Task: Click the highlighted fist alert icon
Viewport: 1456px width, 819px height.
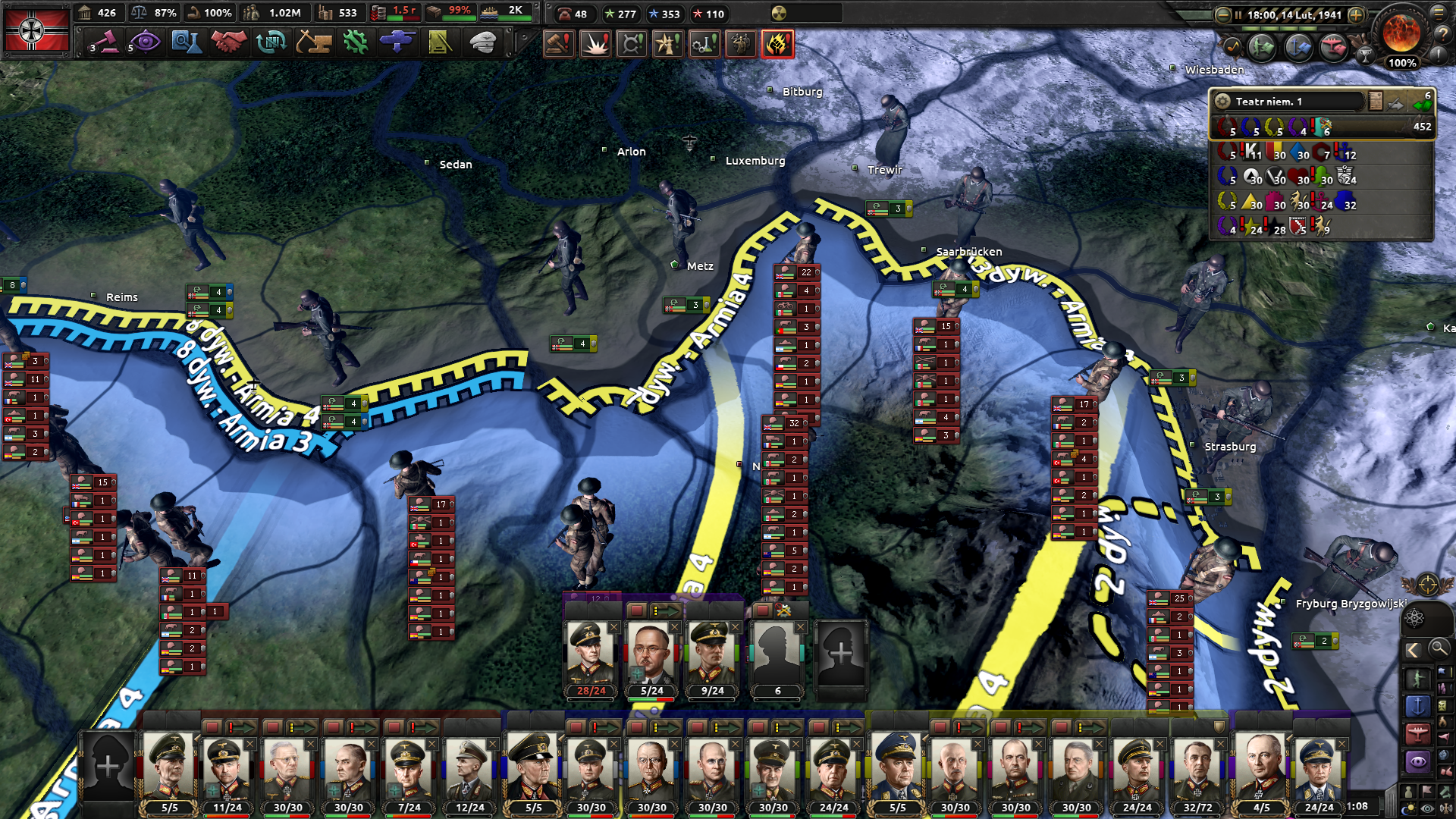Action: pyautogui.click(x=777, y=44)
